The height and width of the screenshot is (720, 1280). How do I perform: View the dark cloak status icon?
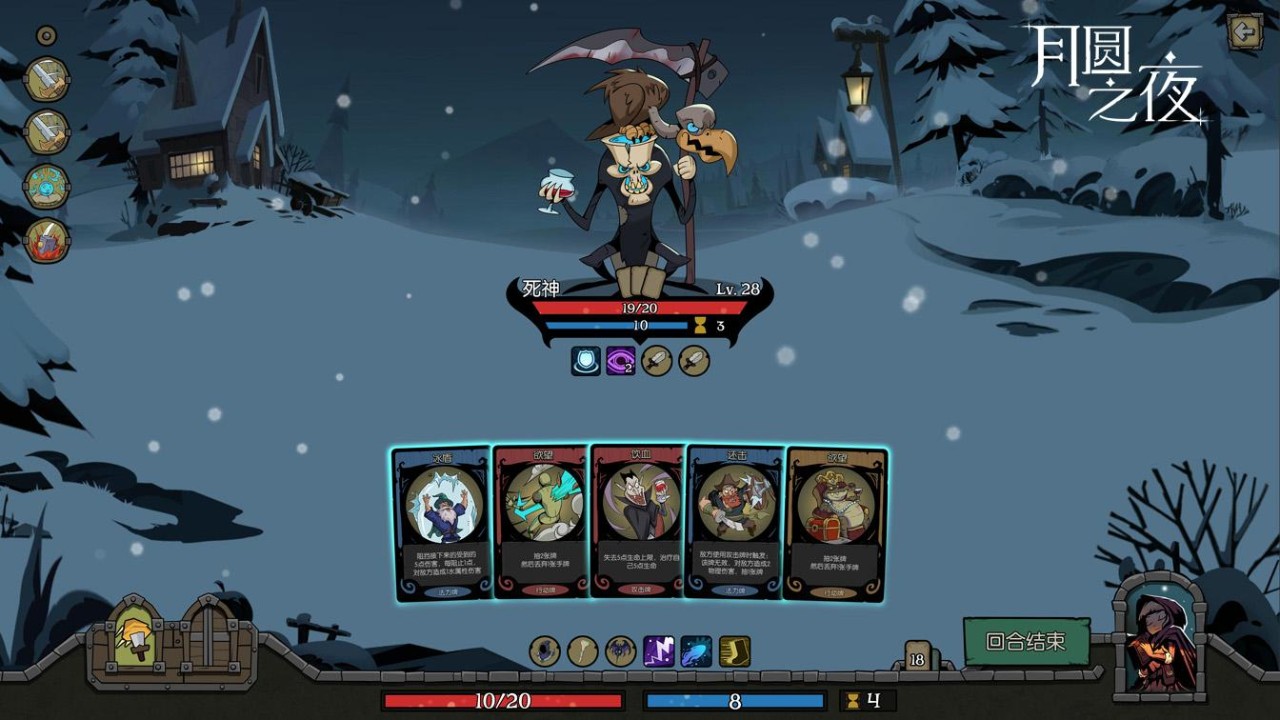click(545, 652)
